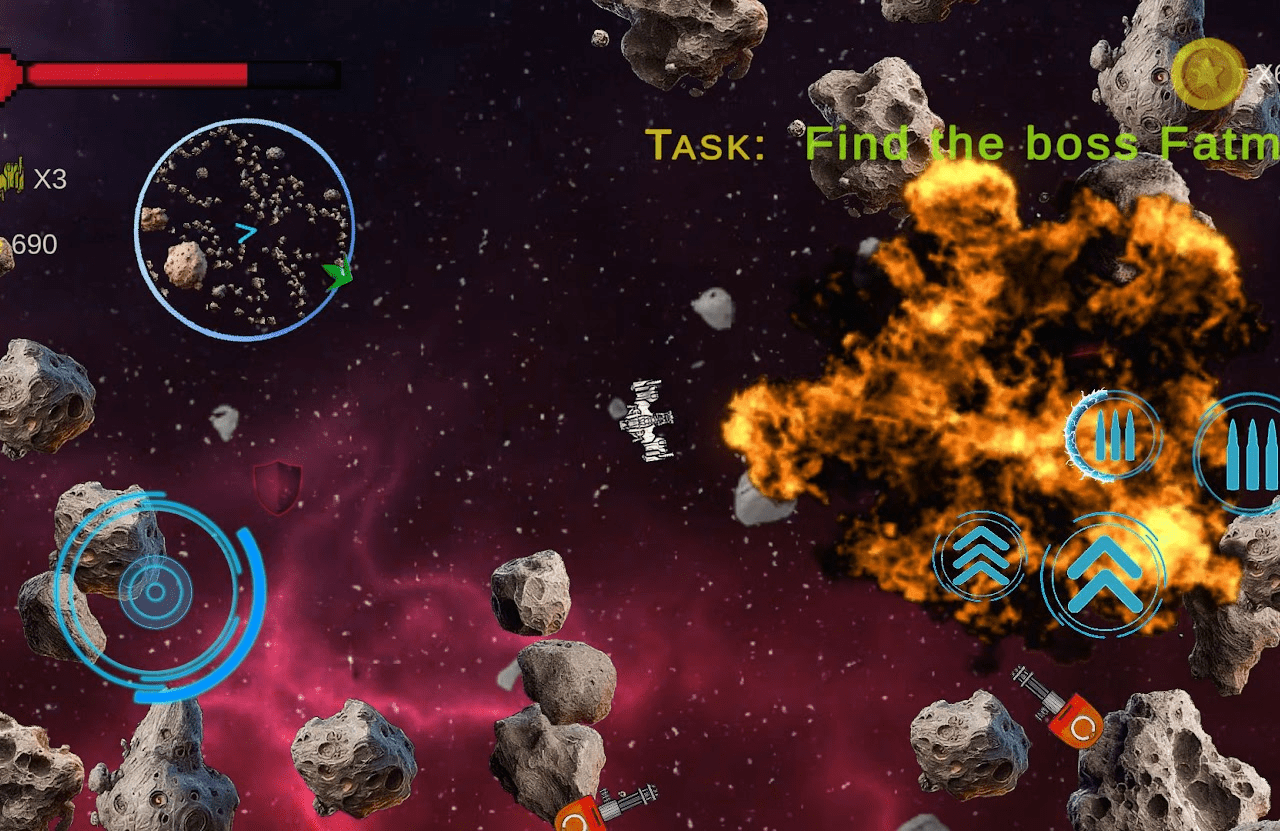Touch the blue virtual joystick center

(155, 591)
